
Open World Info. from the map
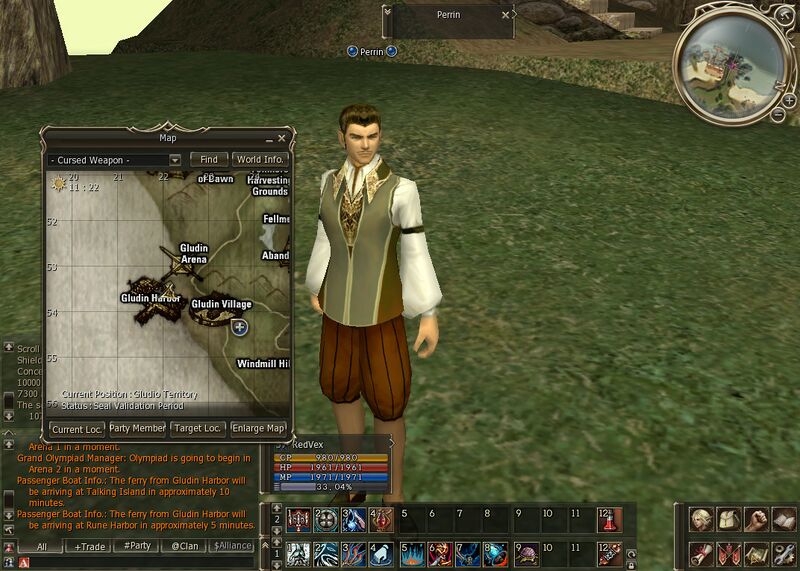260,159
